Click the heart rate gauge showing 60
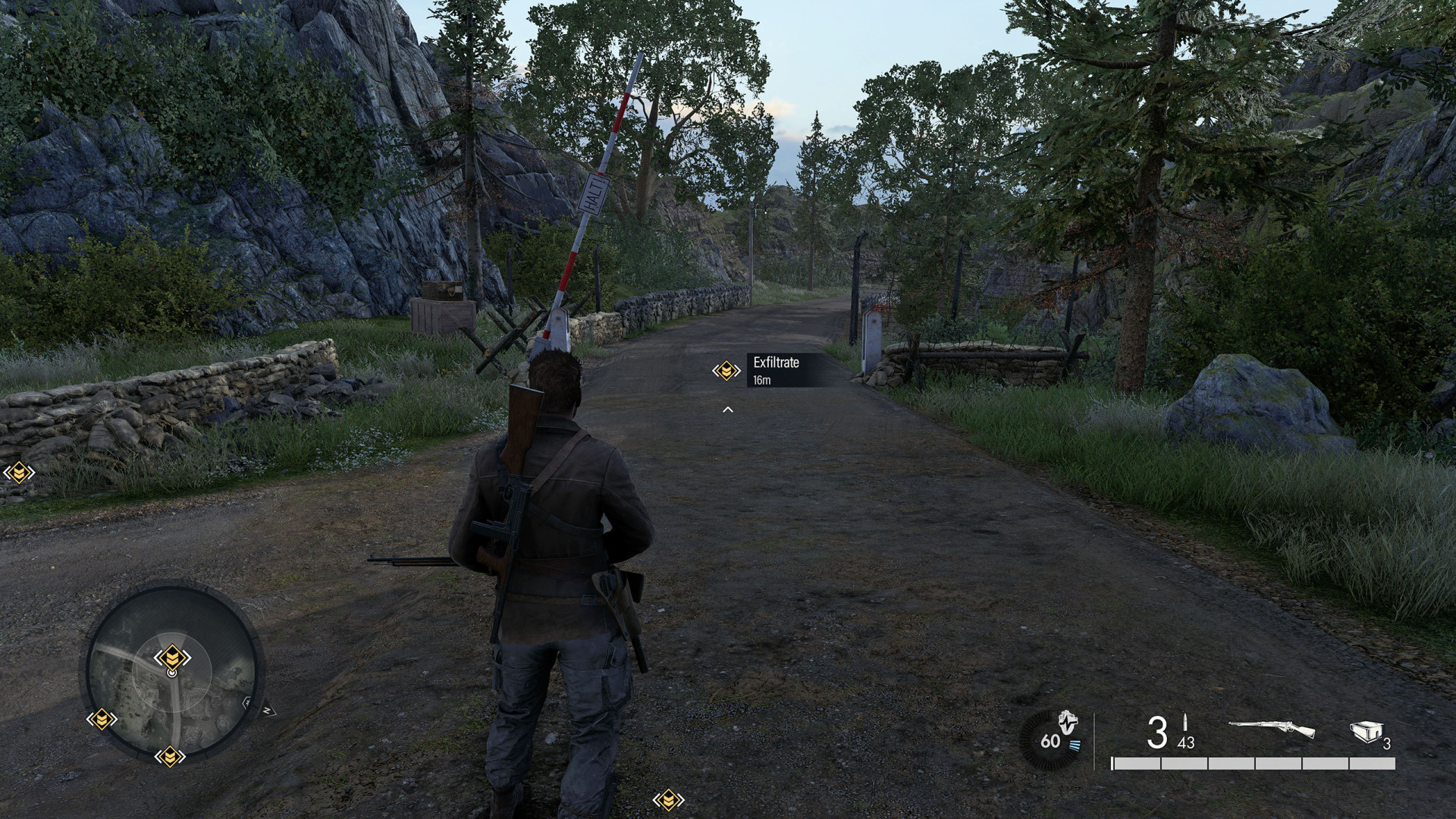 [x=1053, y=739]
